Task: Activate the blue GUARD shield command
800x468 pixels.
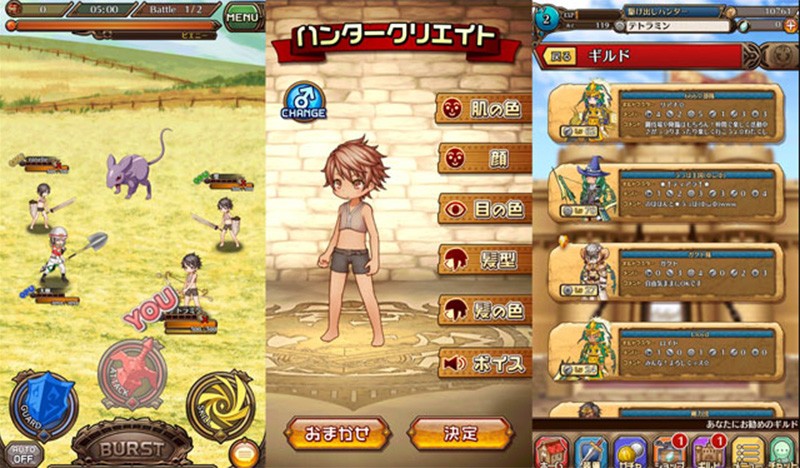Action: (x=43, y=404)
